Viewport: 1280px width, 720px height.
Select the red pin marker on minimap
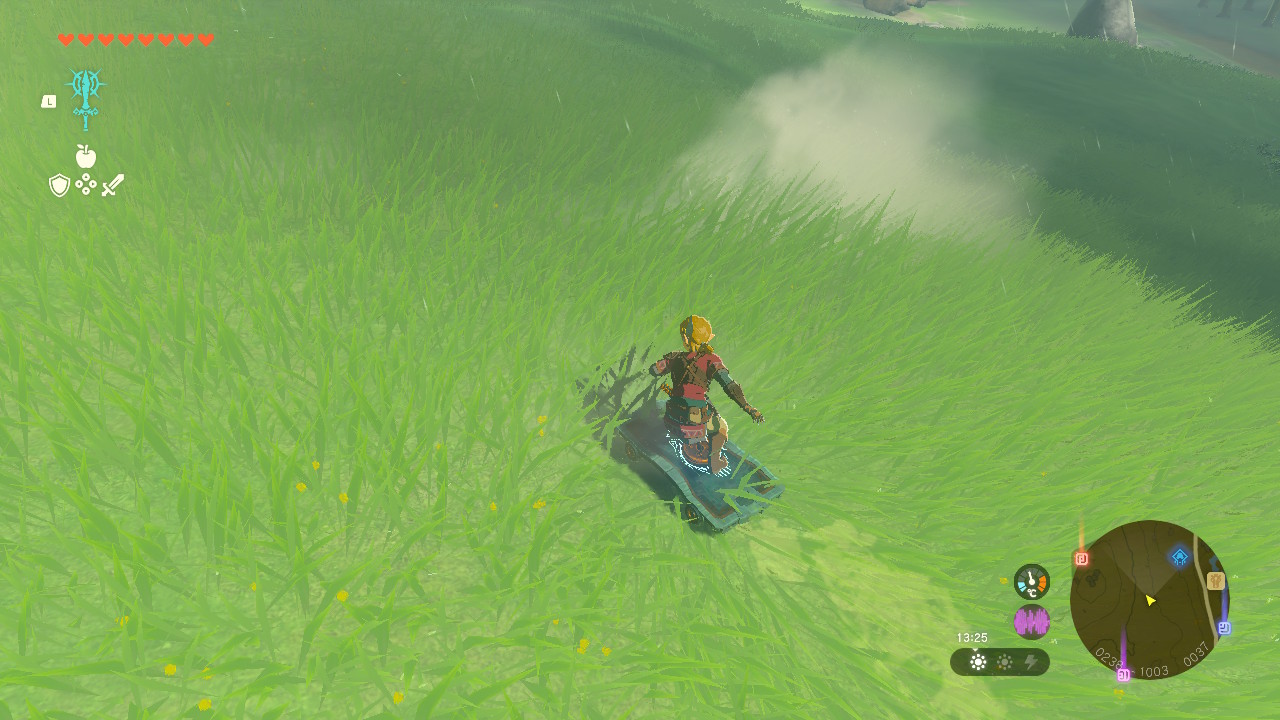[1081, 559]
